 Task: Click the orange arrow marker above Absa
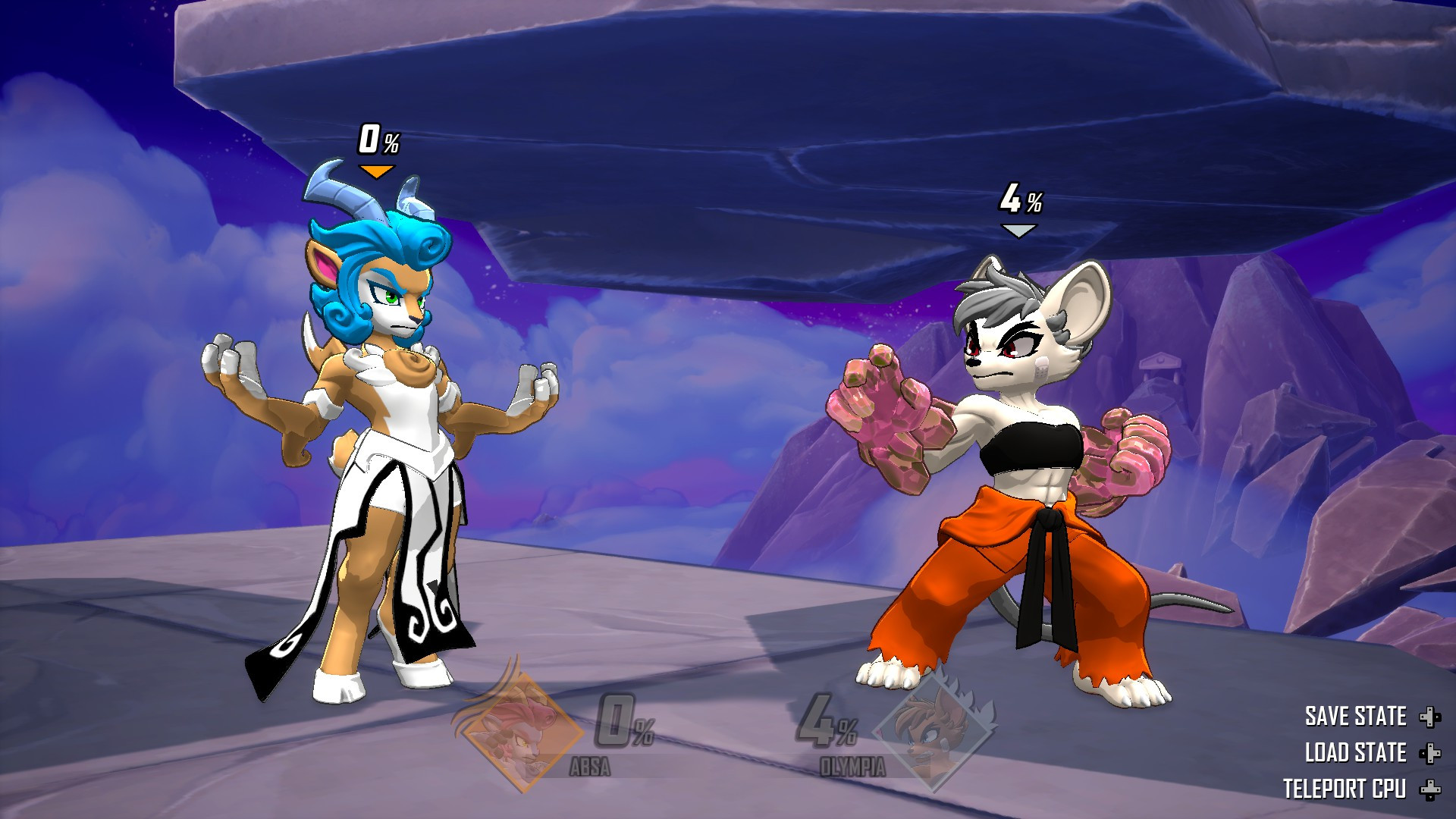pyautogui.click(x=377, y=171)
